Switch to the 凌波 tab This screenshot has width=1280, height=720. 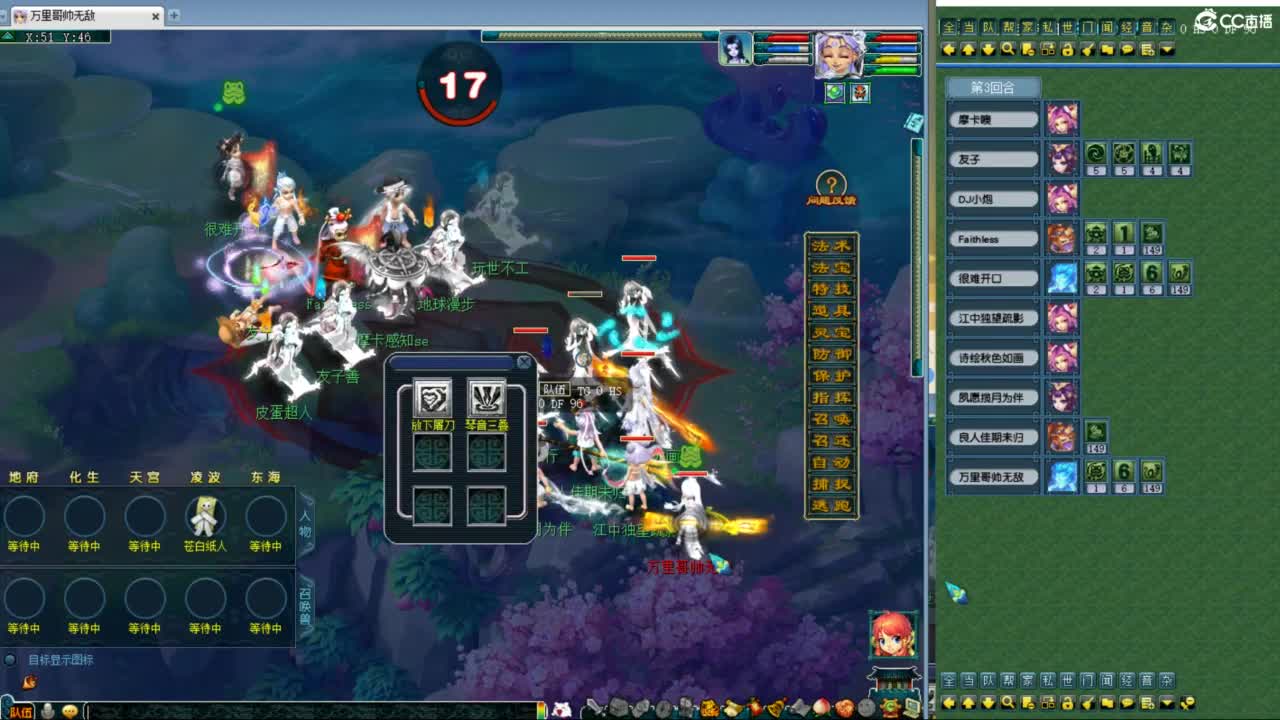click(x=204, y=477)
